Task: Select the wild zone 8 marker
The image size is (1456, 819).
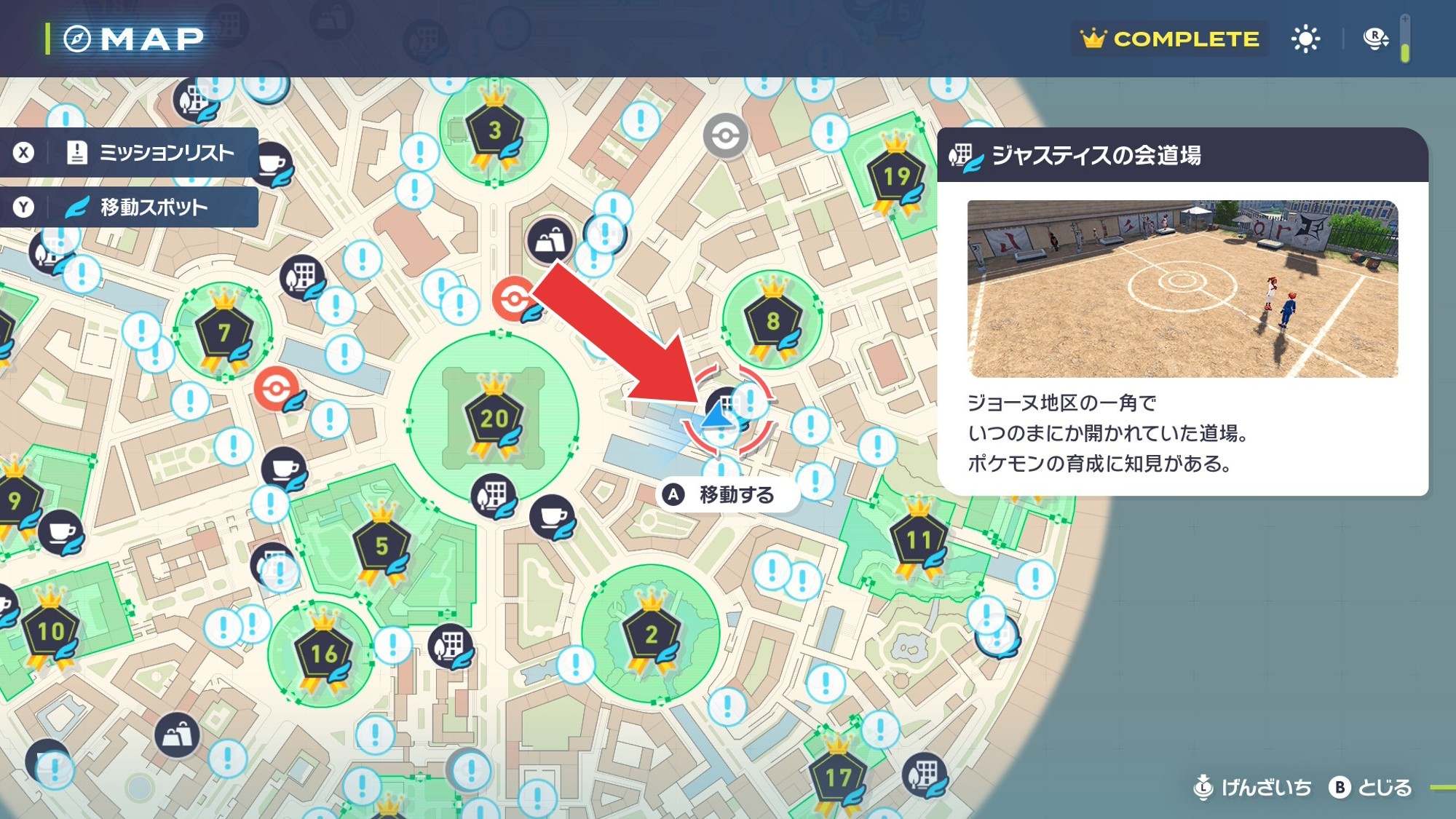Action: 772,321
